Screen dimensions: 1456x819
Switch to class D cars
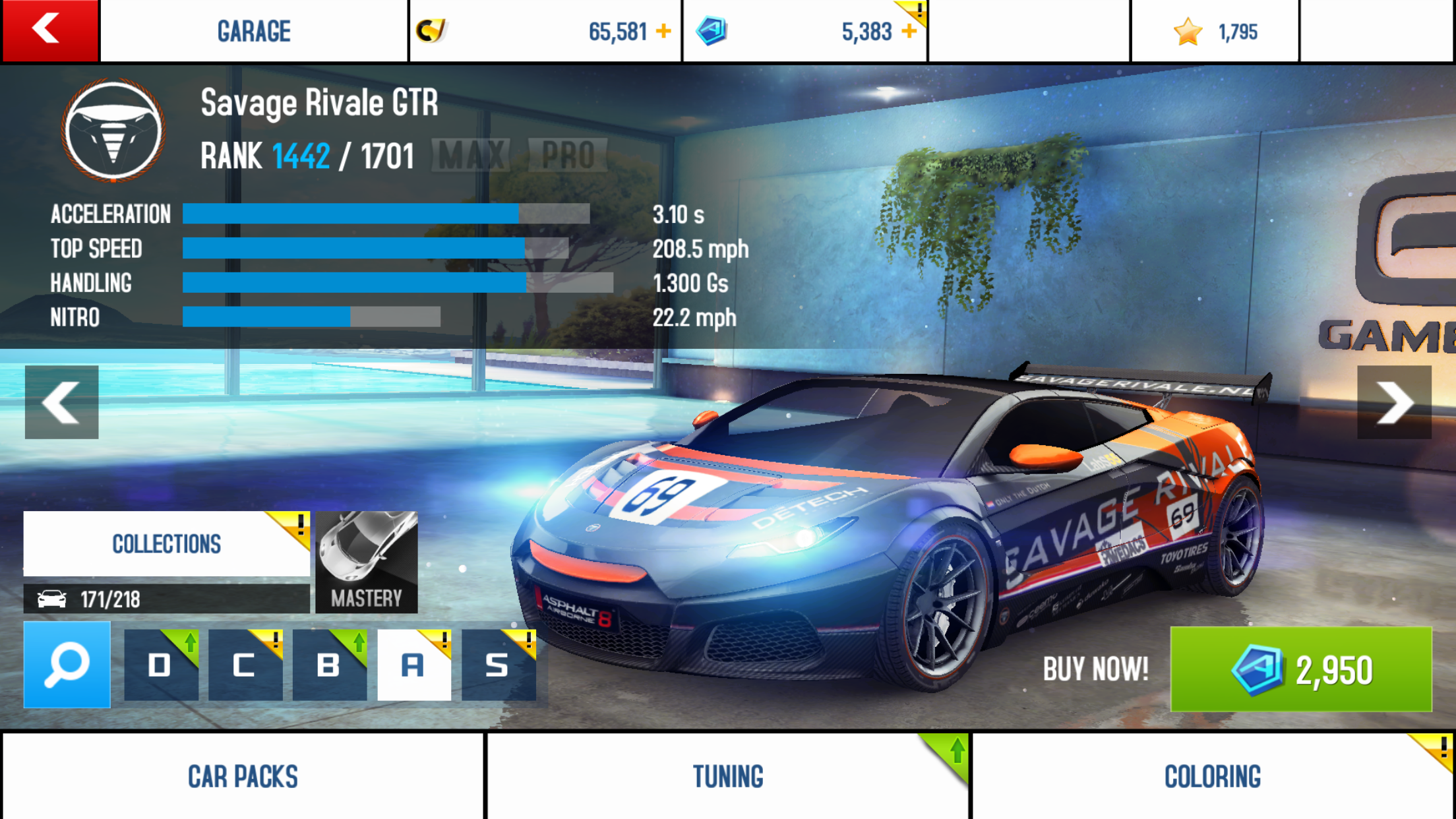pos(161,665)
